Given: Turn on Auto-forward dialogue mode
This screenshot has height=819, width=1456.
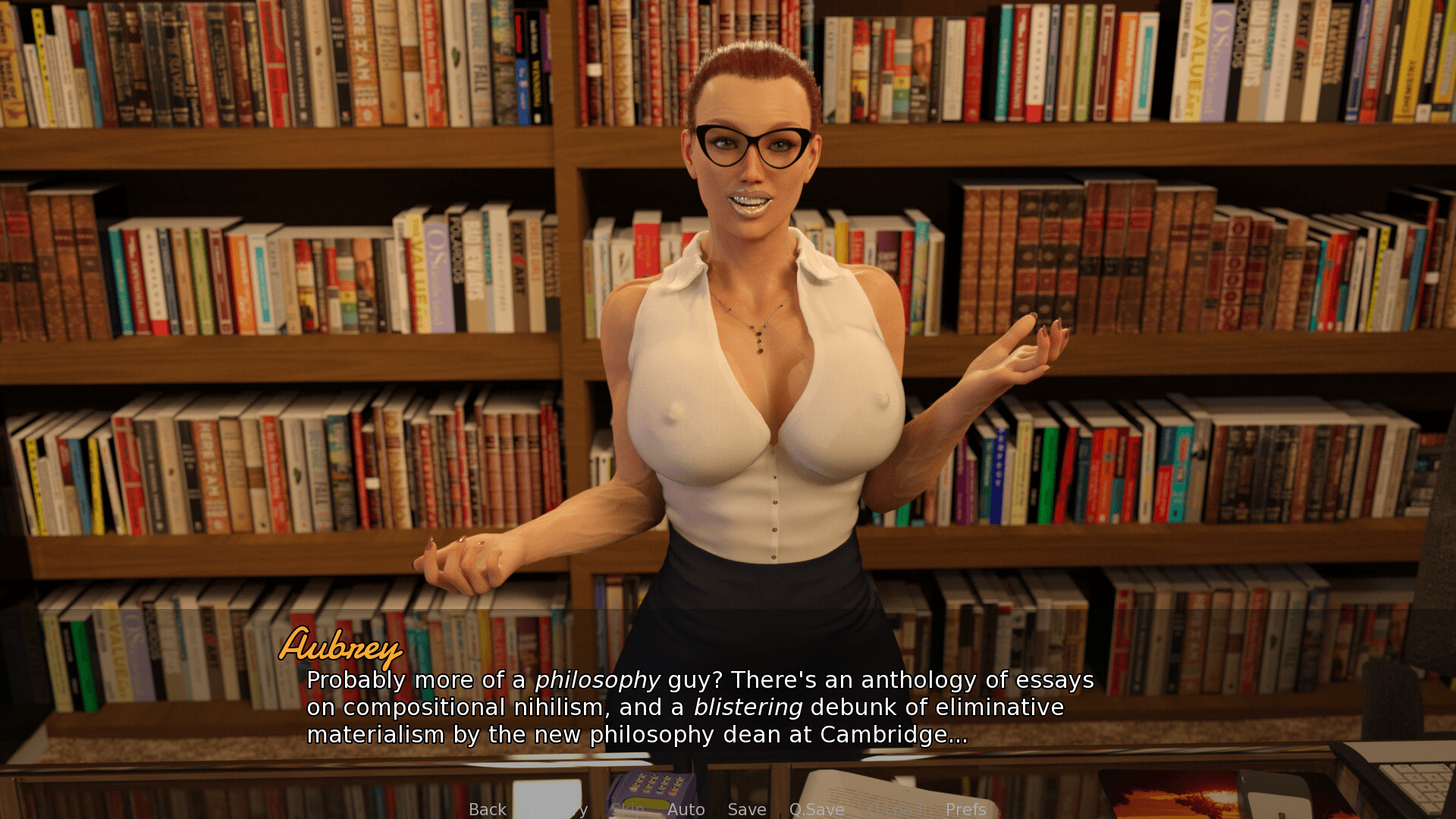Looking at the screenshot, I should [686, 809].
